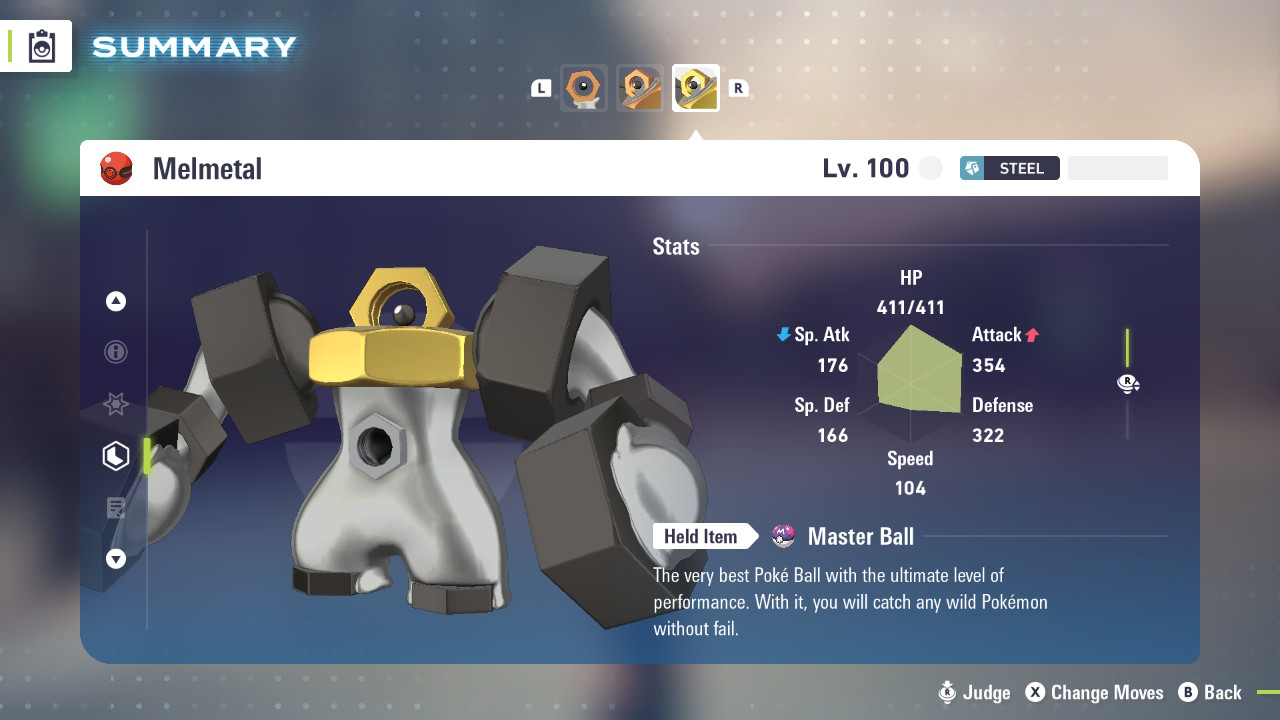Click the highlighted shiny Melmetal thumbnail

click(695, 88)
